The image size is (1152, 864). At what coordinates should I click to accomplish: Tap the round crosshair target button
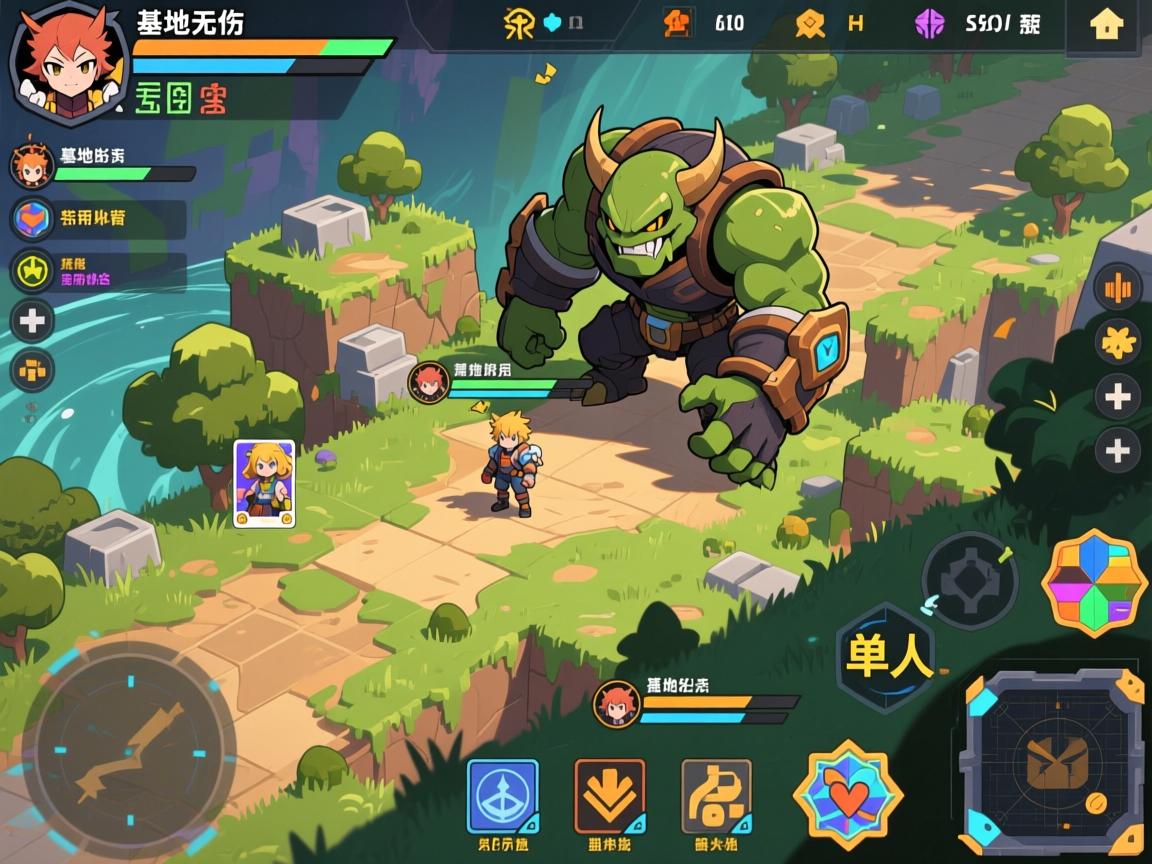click(969, 580)
